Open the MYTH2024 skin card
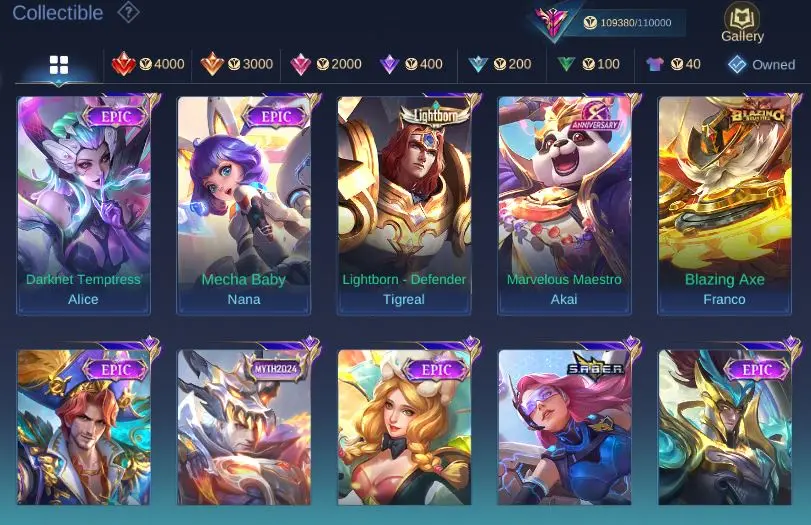 point(244,428)
